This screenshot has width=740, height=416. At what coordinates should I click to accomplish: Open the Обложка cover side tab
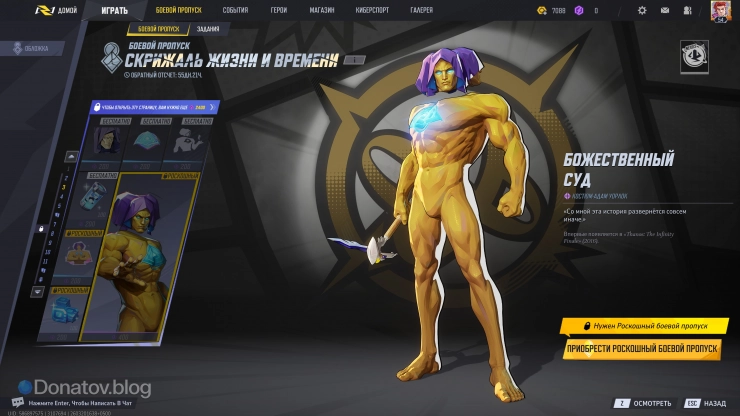point(28,48)
